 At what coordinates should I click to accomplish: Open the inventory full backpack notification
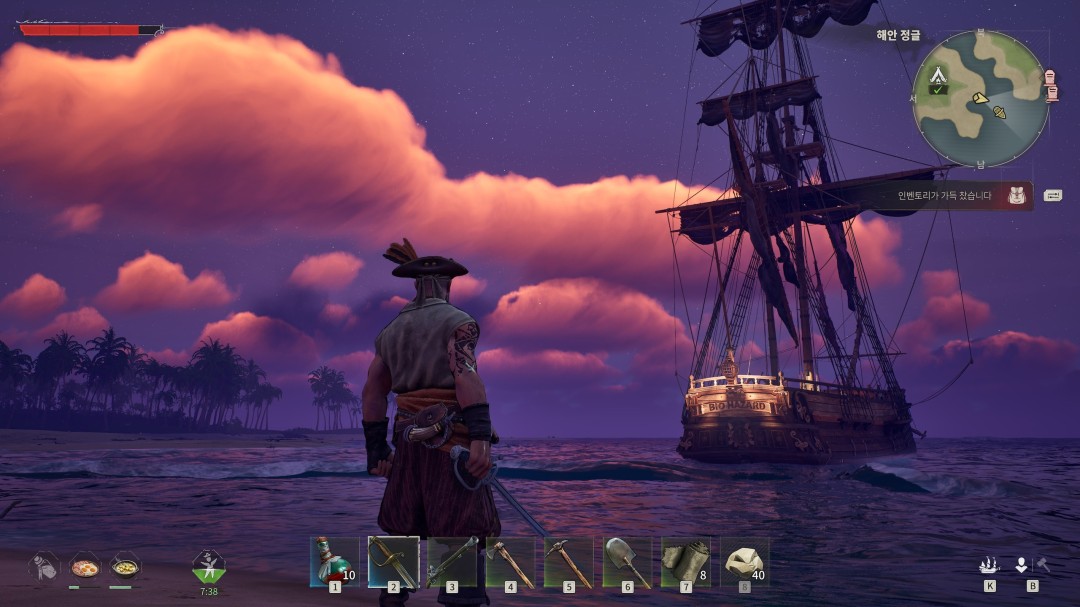[1017, 195]
